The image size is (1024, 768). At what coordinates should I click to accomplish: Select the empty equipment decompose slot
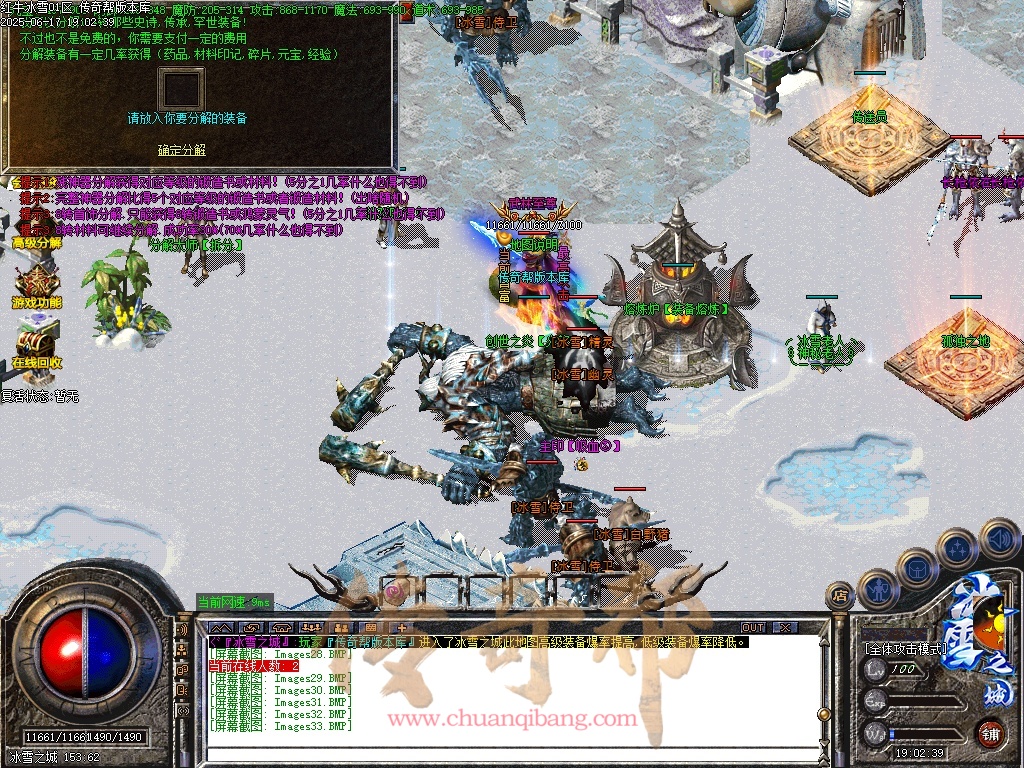tap(181, 88)
